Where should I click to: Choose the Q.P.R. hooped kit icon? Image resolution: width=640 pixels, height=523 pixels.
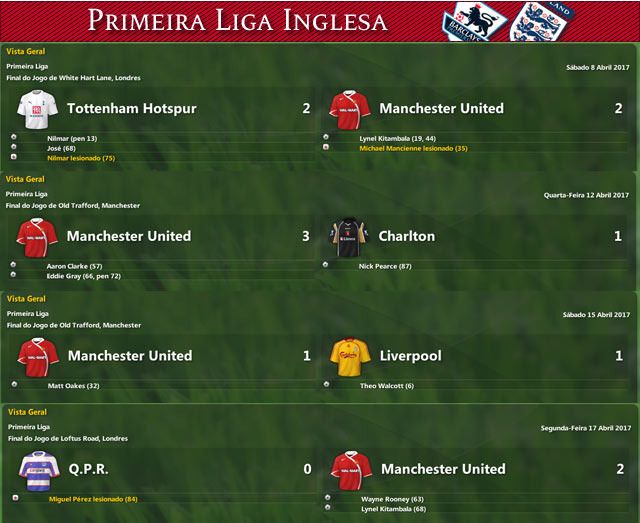tap(37, 468)
